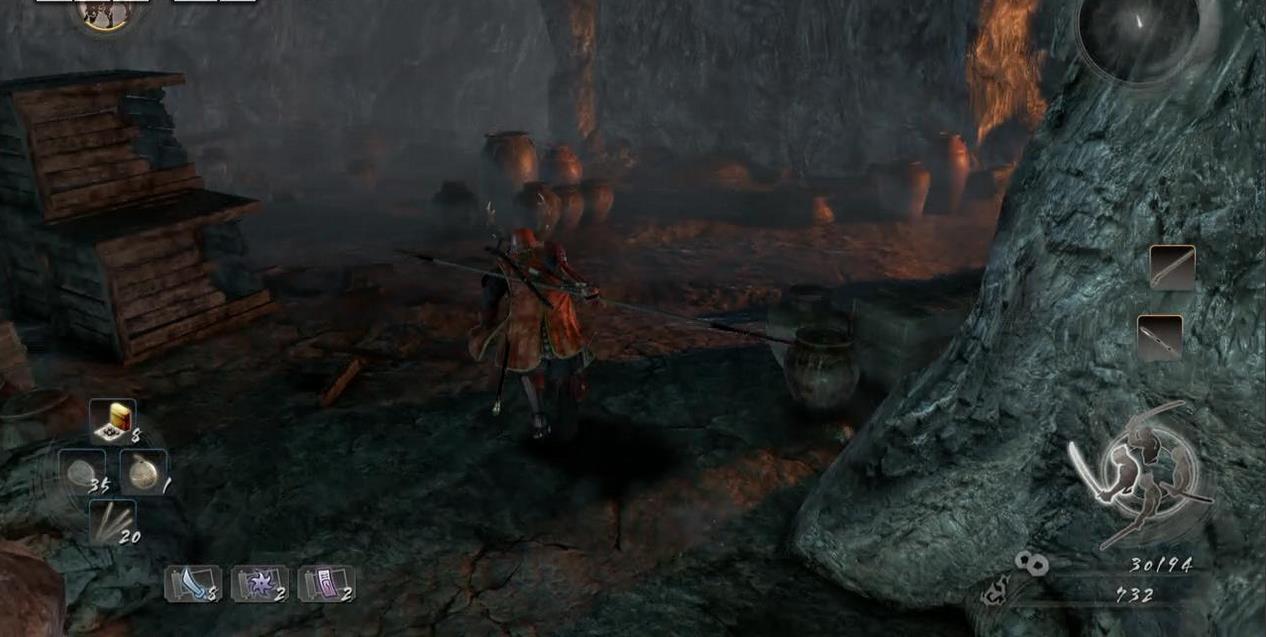Switch to the upper melee weapon slot
The image size is (1266, 637).
tap(1171, 267)
